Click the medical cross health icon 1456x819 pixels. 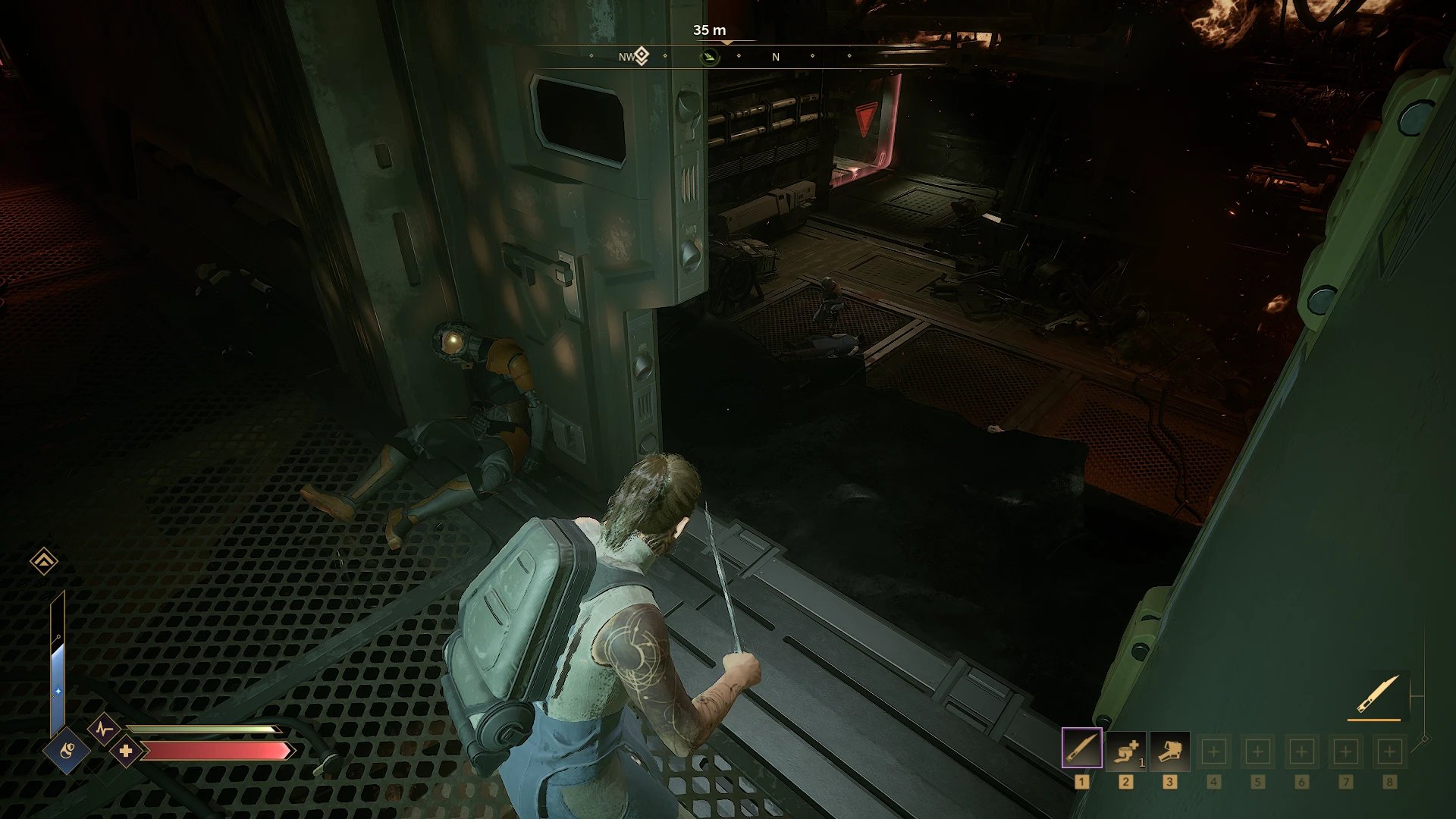(126, 751)
